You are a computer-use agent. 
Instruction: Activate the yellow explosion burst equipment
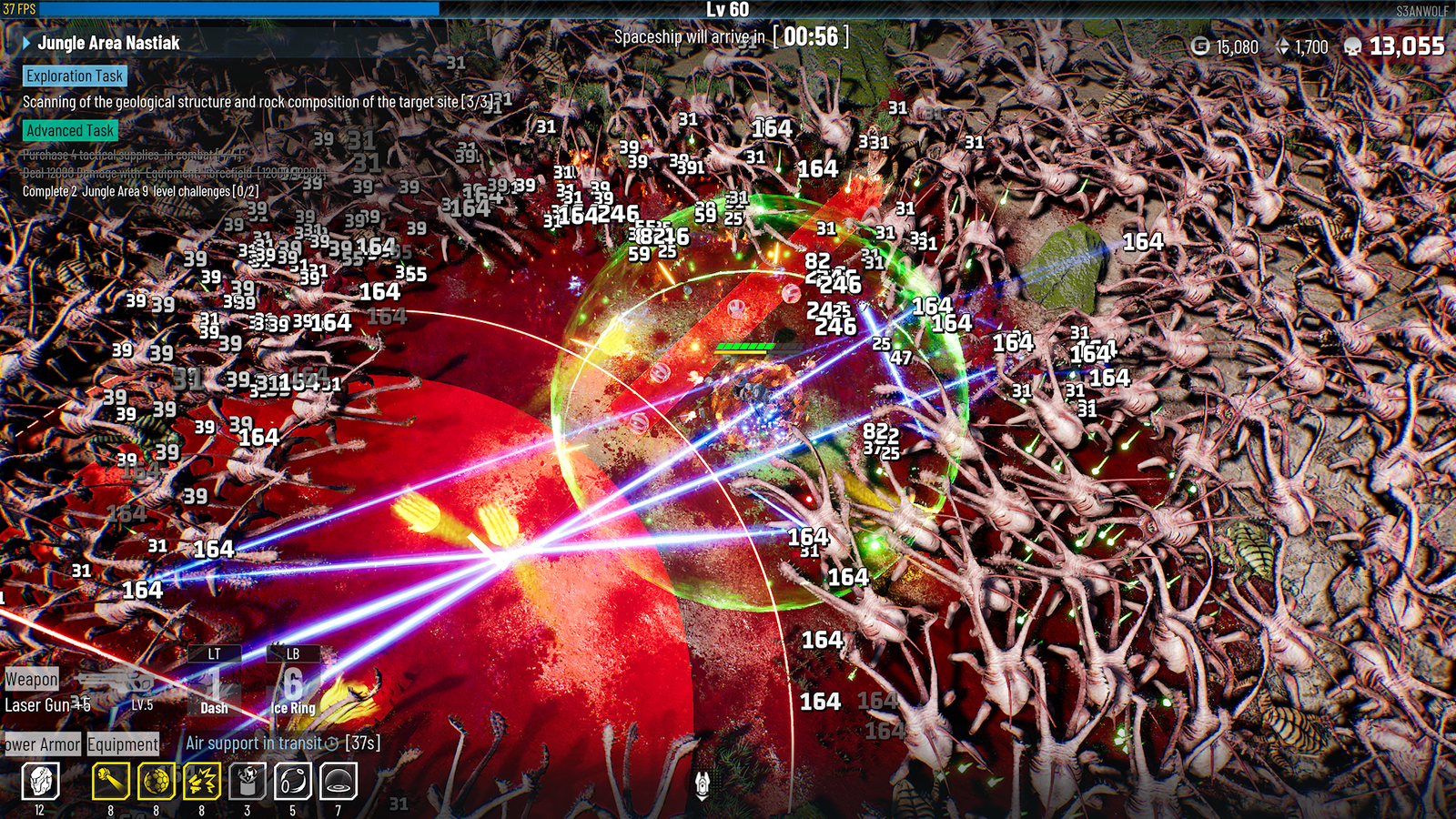tap(201, 781)
